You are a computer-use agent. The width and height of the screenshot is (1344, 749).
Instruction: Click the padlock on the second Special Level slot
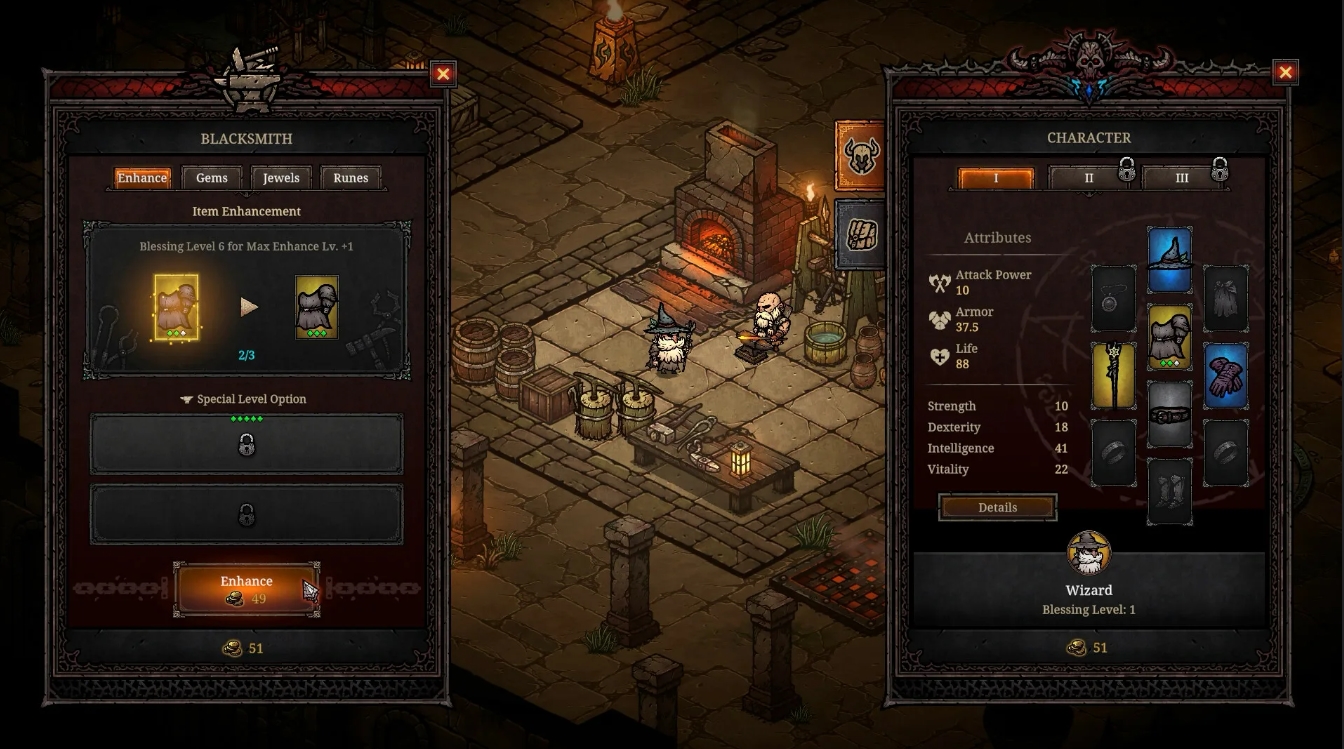(x=247, y=514)
